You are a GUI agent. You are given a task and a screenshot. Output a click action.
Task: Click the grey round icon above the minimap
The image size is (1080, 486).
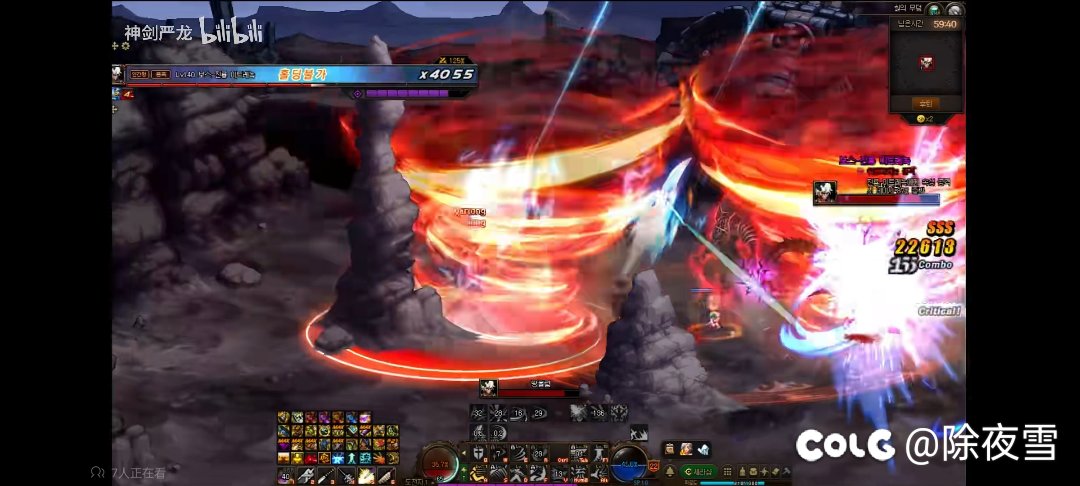coord(953,10)
